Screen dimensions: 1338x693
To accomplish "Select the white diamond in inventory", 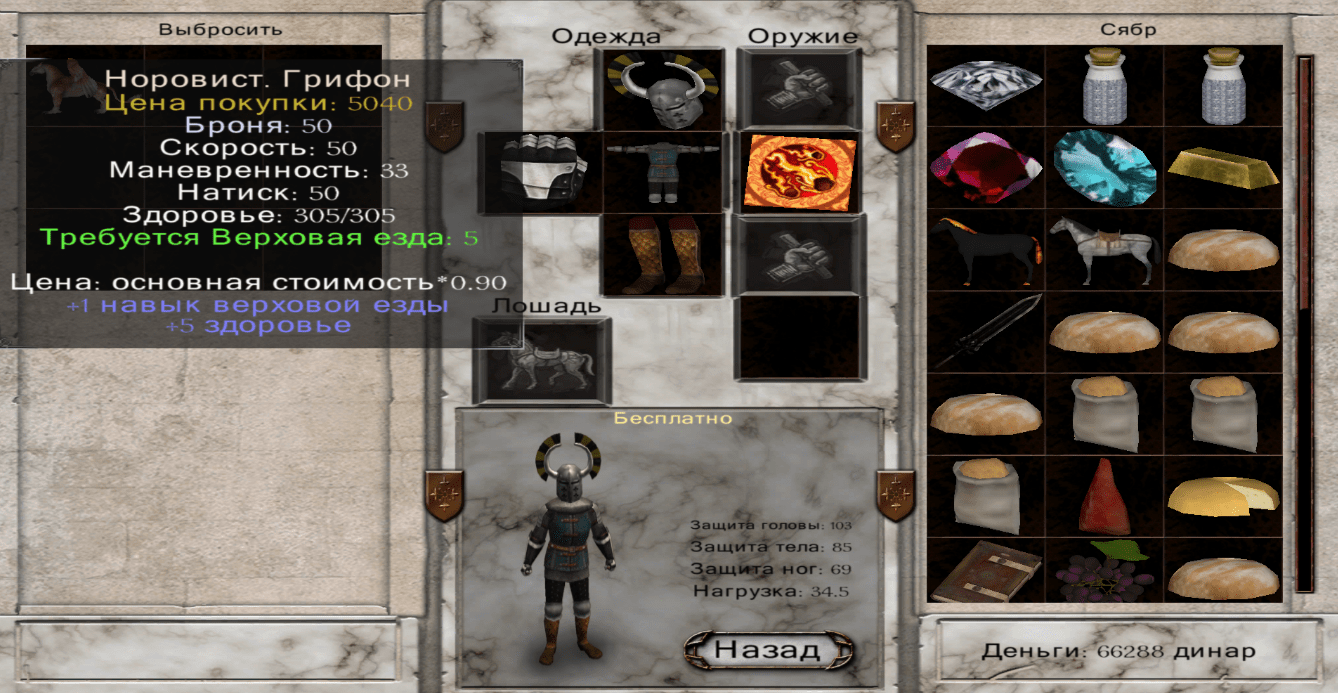I will (986, 86).
